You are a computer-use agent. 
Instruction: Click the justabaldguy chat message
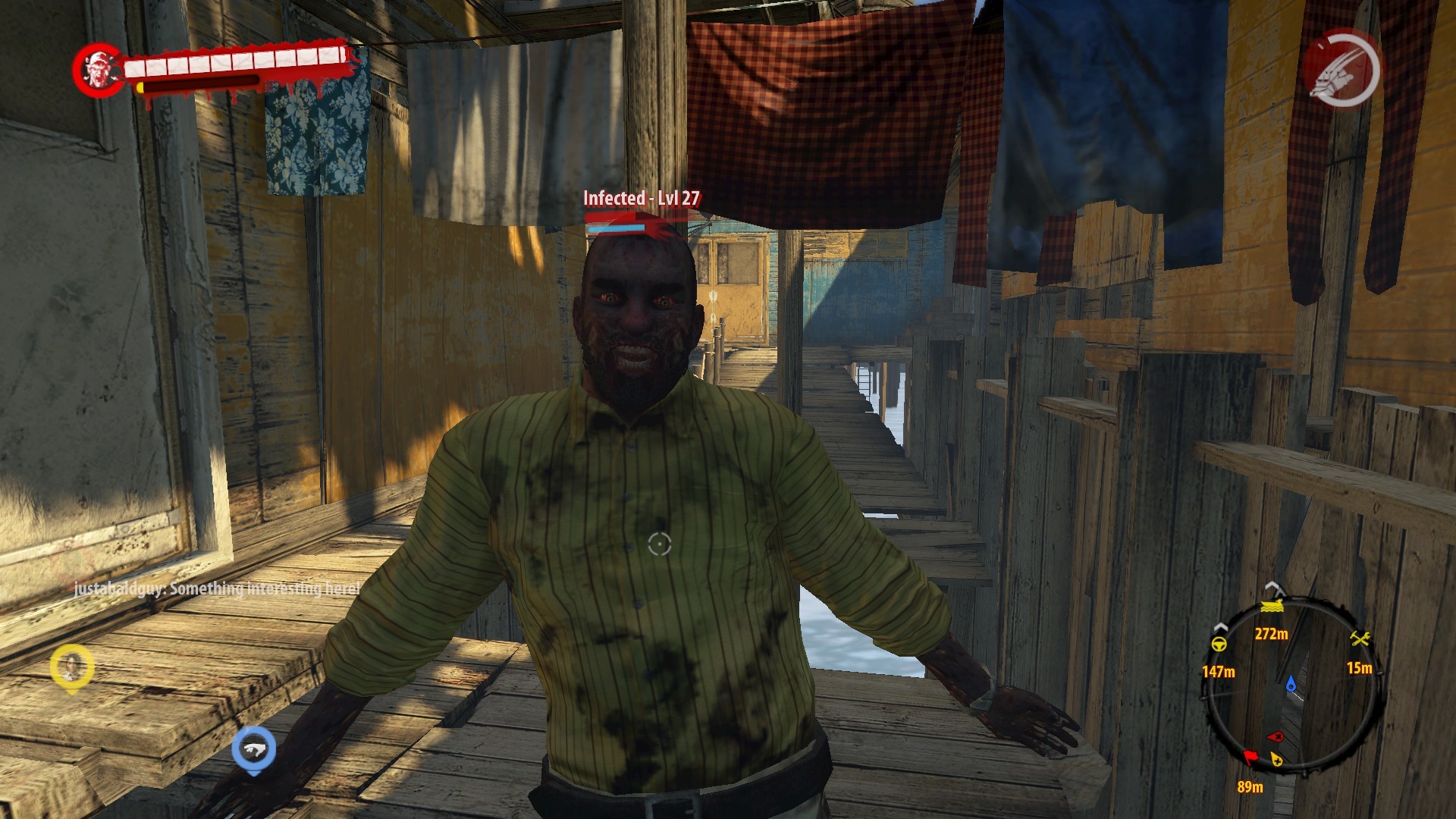coord(217,588)
